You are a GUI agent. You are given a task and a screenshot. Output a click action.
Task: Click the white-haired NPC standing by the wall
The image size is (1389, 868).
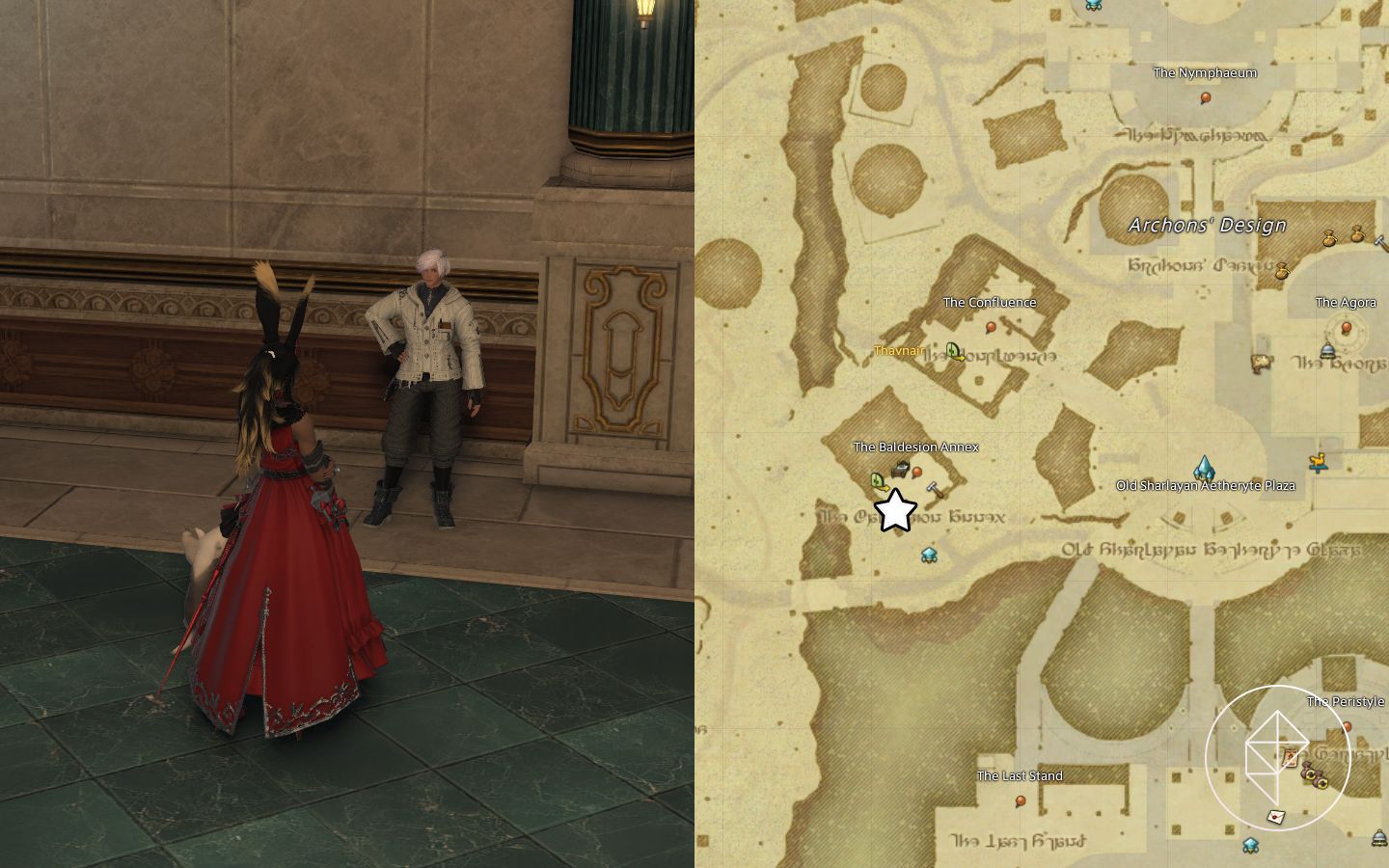429,386
